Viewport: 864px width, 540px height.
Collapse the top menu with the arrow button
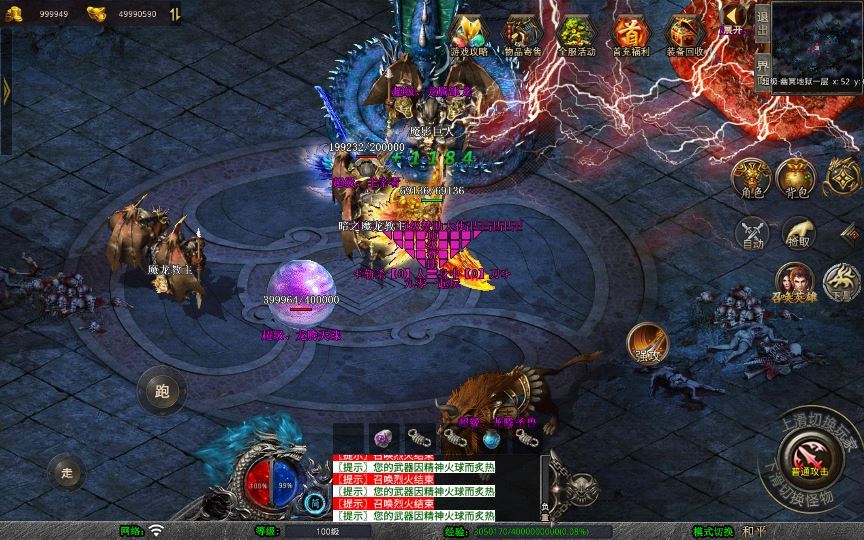coord(735,16)
